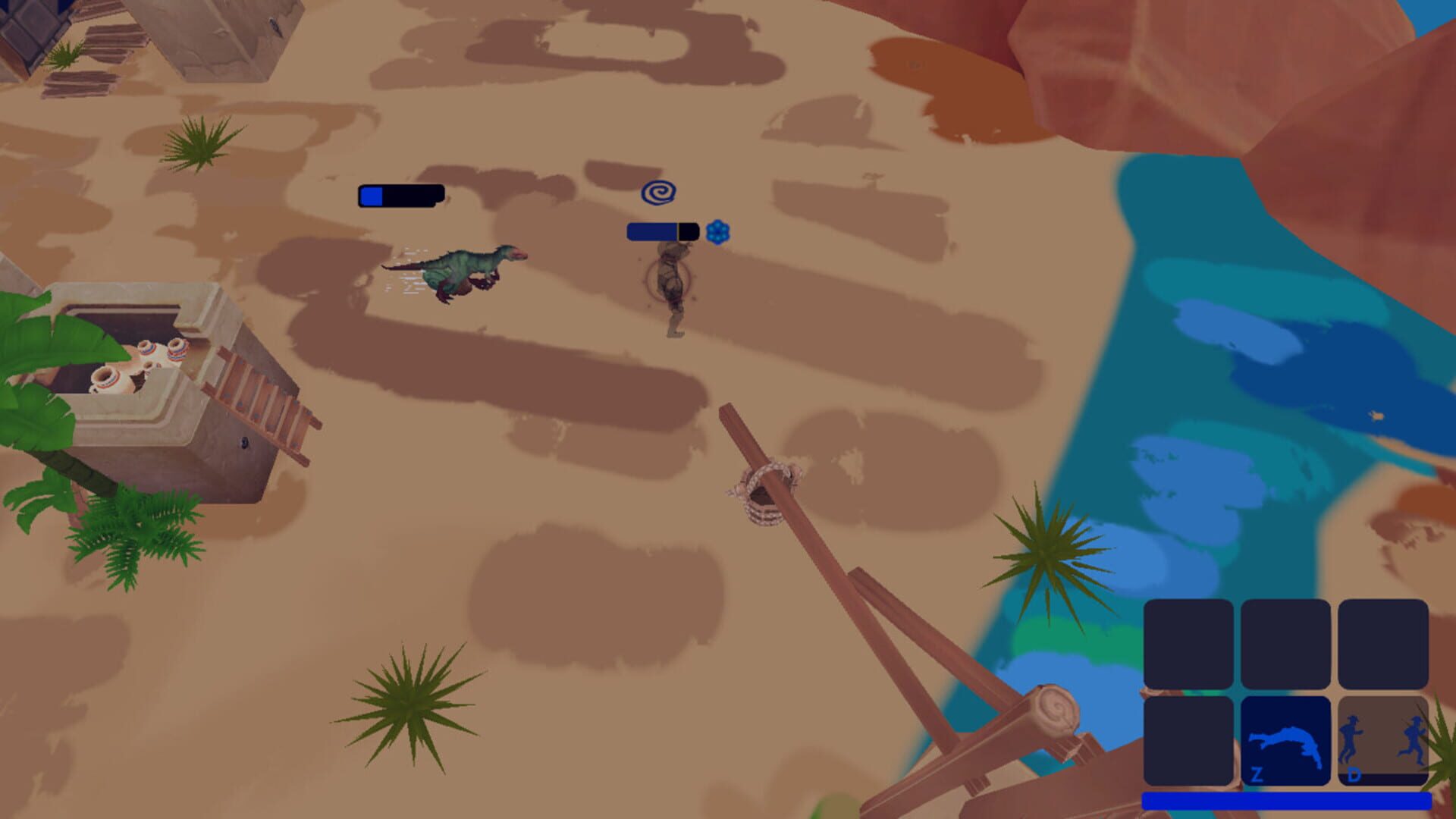Screen dimensions: 1456x819
Task: Click the player character standing in the sand
Action: coord(673,296)
